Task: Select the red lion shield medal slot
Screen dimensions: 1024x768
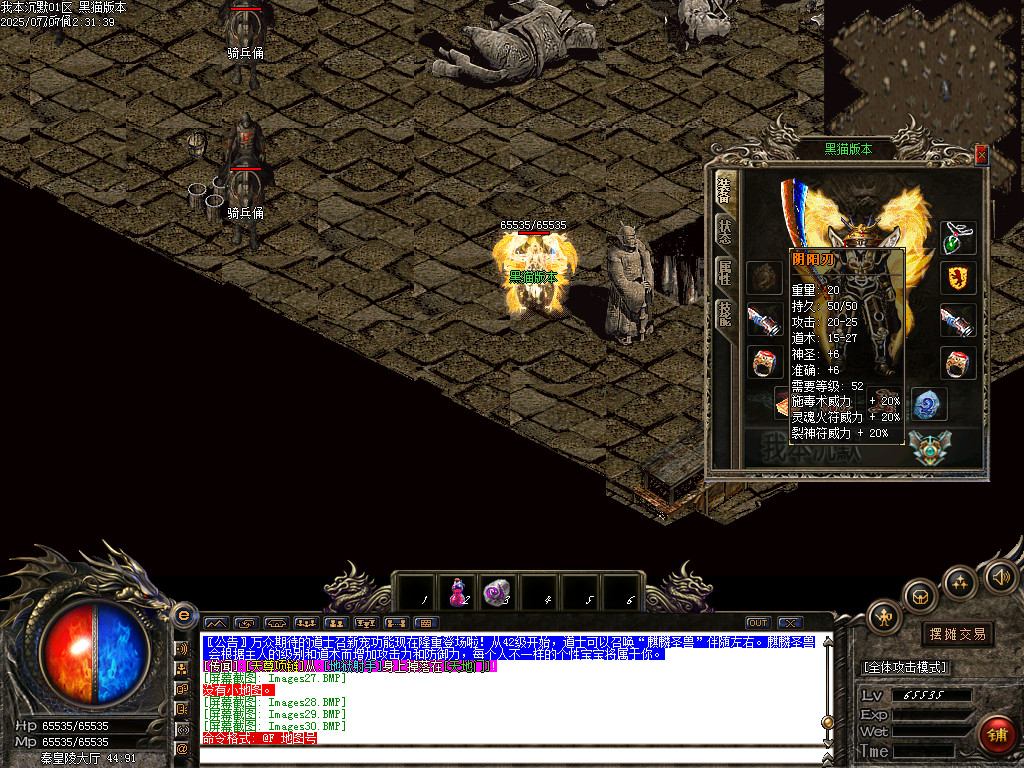Action: pos(958,278)
